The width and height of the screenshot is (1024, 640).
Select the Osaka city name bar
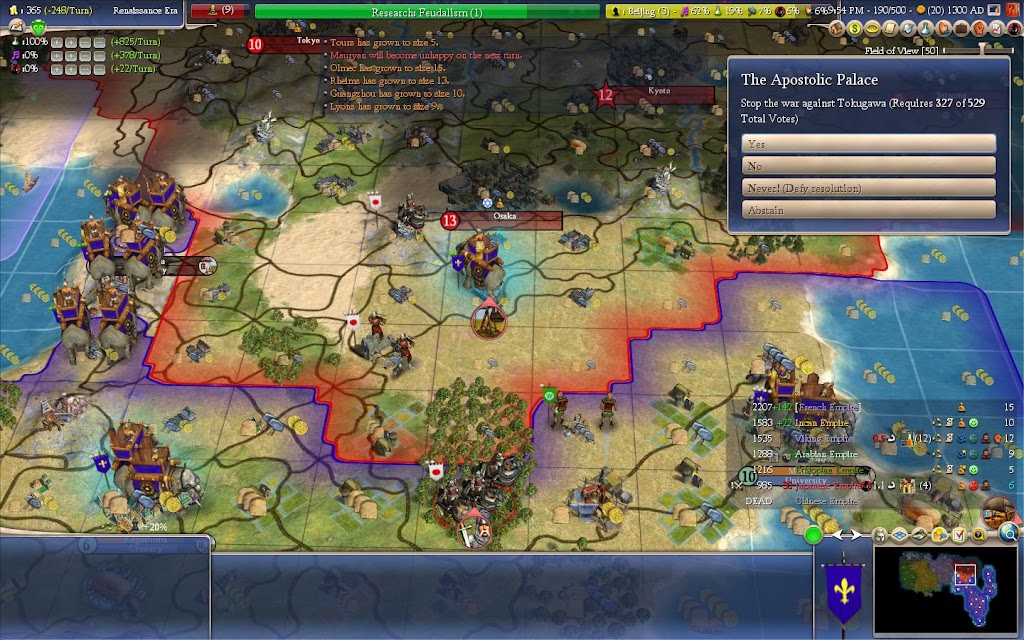(504, 220)
